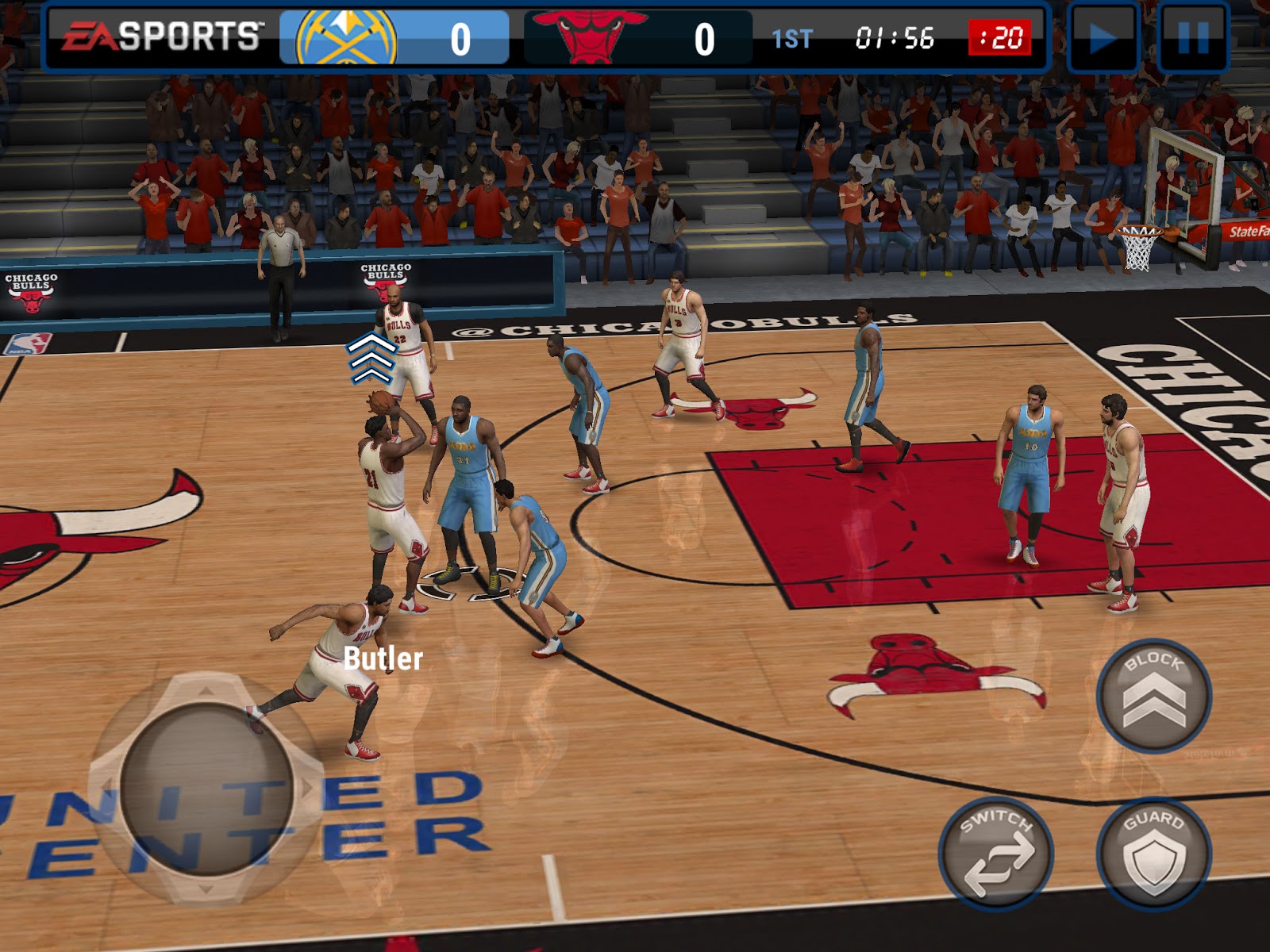
Task: Tap the Guard shield button
Action: point(1153,854)
